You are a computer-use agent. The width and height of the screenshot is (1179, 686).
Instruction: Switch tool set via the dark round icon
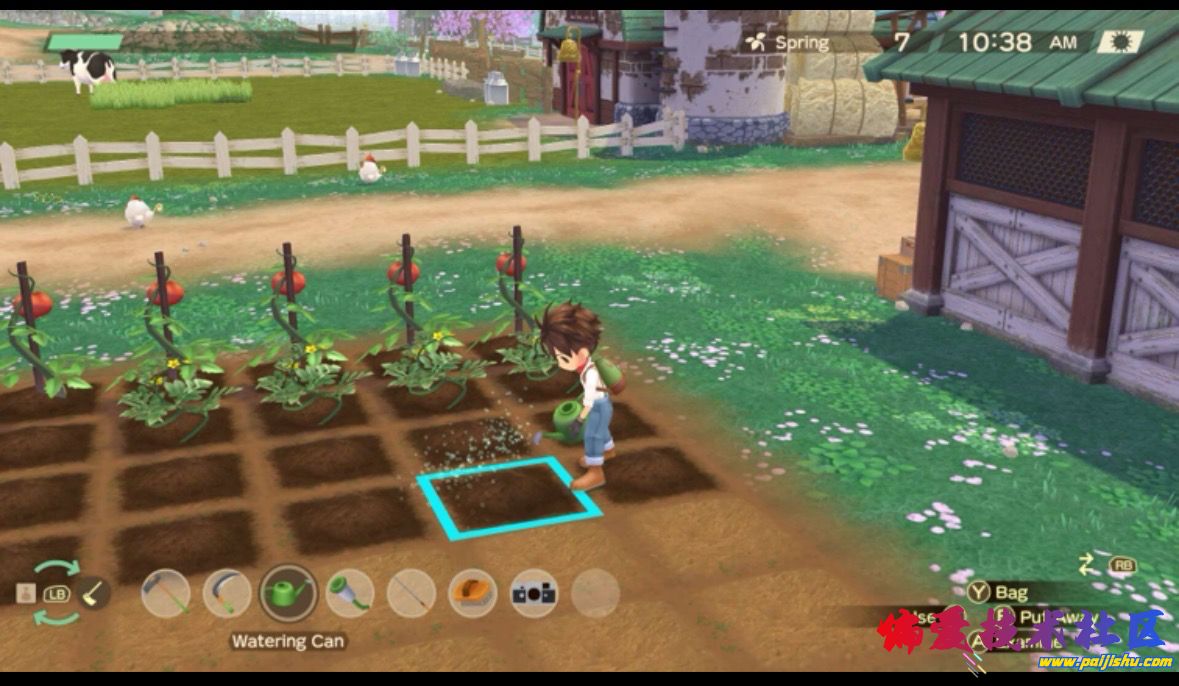coord(94,592)
